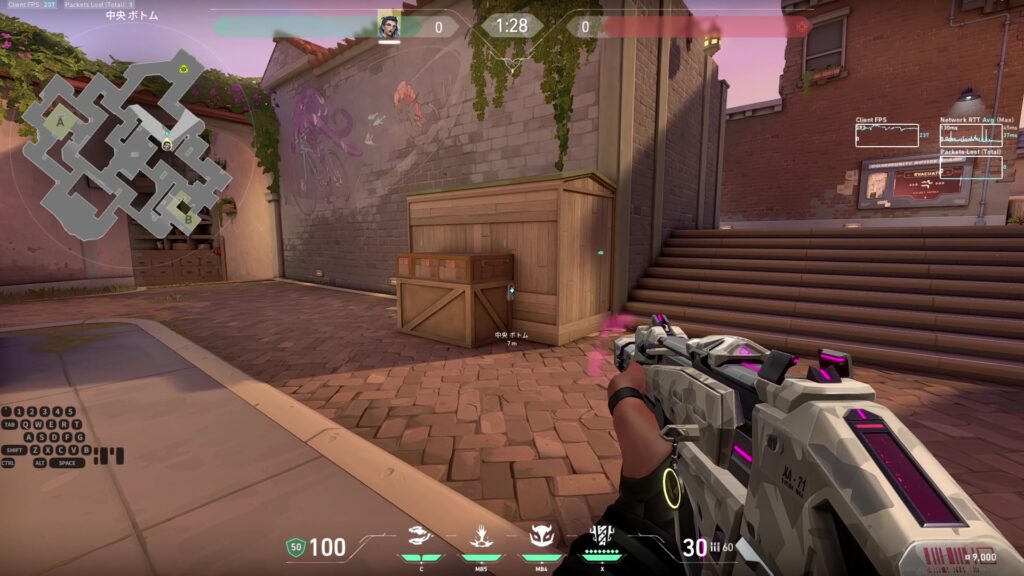The height and width of the screenshot is (576, 1024).
Task: Activate the MB5 reaching-hand ability
Action: tap(481, 540)
